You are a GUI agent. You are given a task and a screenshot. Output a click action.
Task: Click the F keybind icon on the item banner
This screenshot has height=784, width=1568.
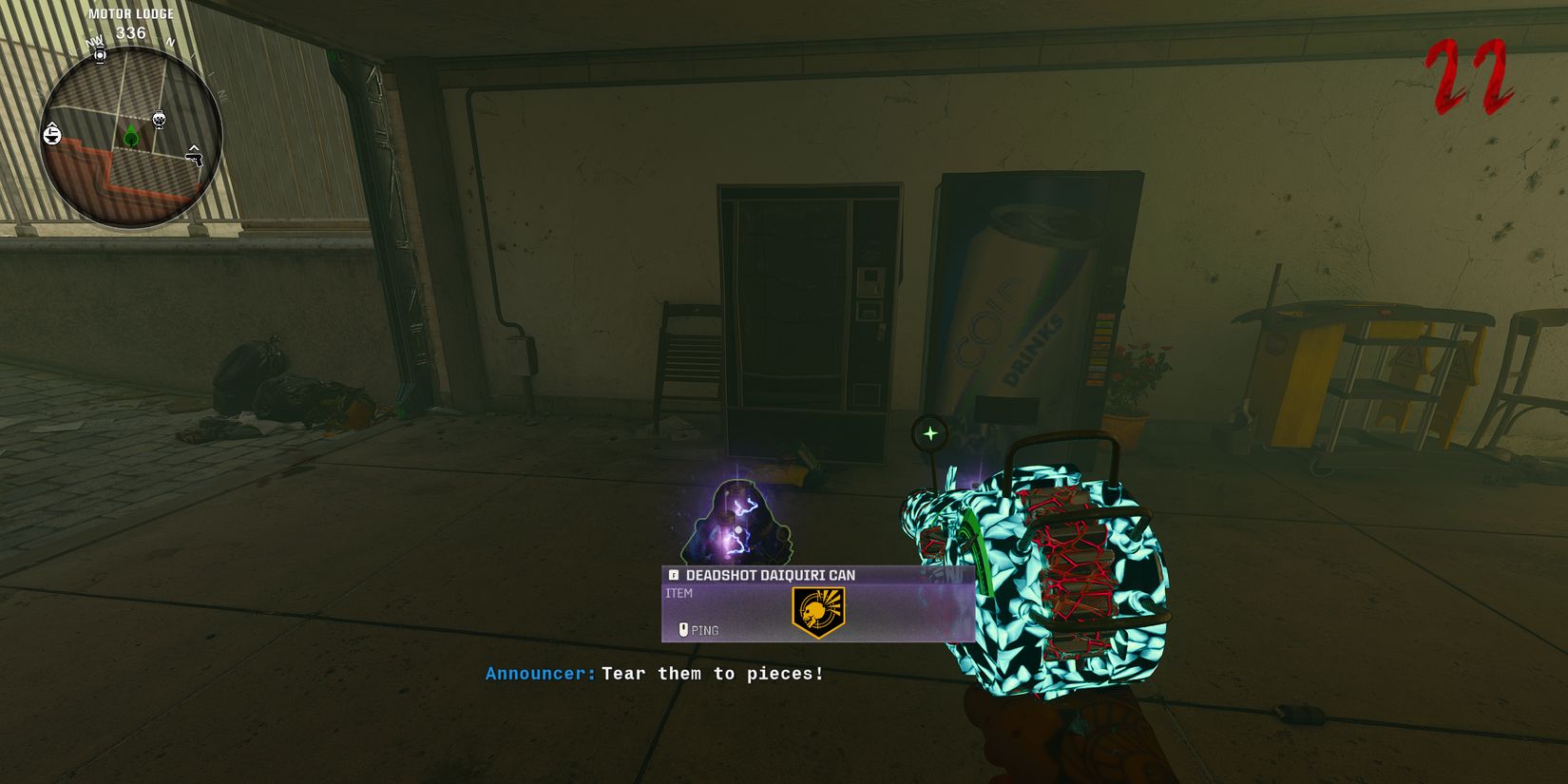(673, 575)
